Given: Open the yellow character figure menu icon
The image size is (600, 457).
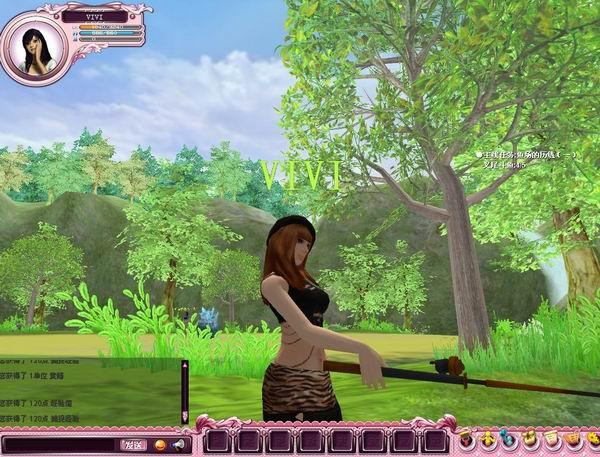Looking at the screenshot, I should 486,438.
